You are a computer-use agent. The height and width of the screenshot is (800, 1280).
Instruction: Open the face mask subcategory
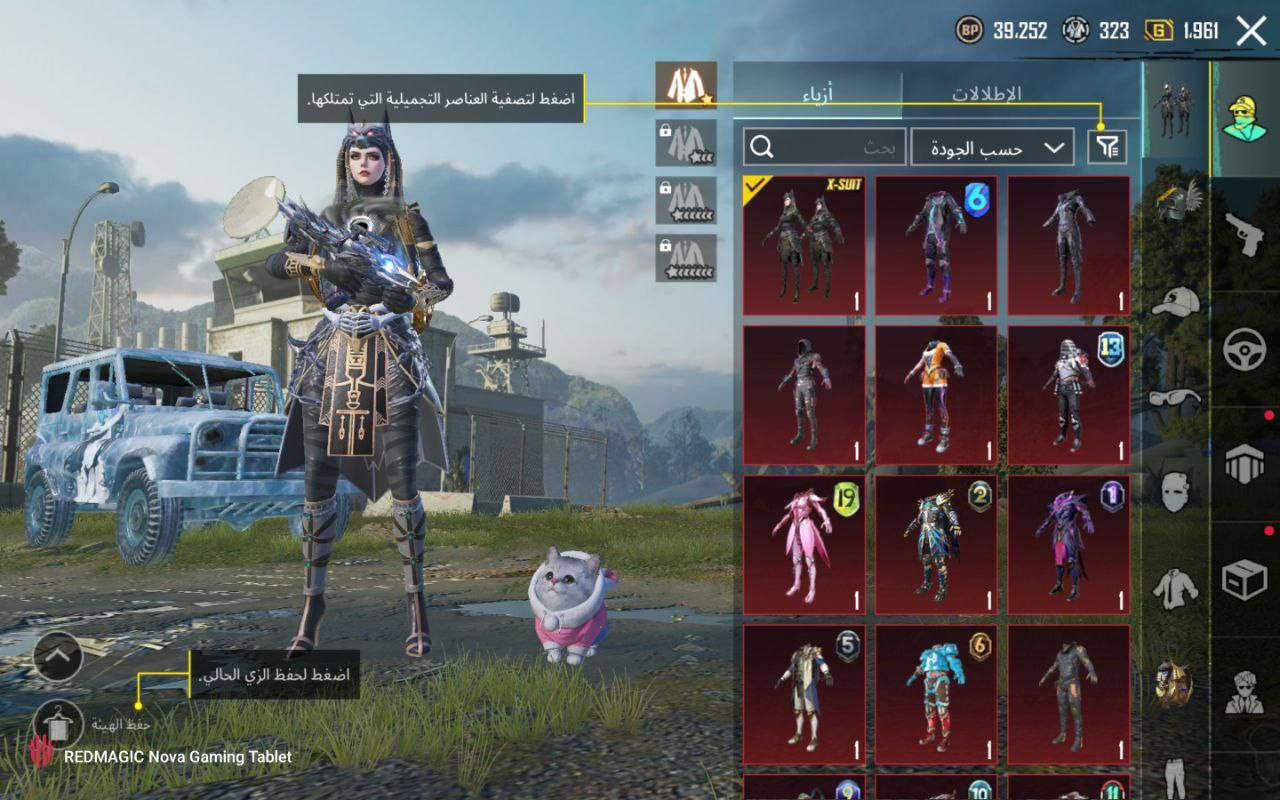point(1175,492)
